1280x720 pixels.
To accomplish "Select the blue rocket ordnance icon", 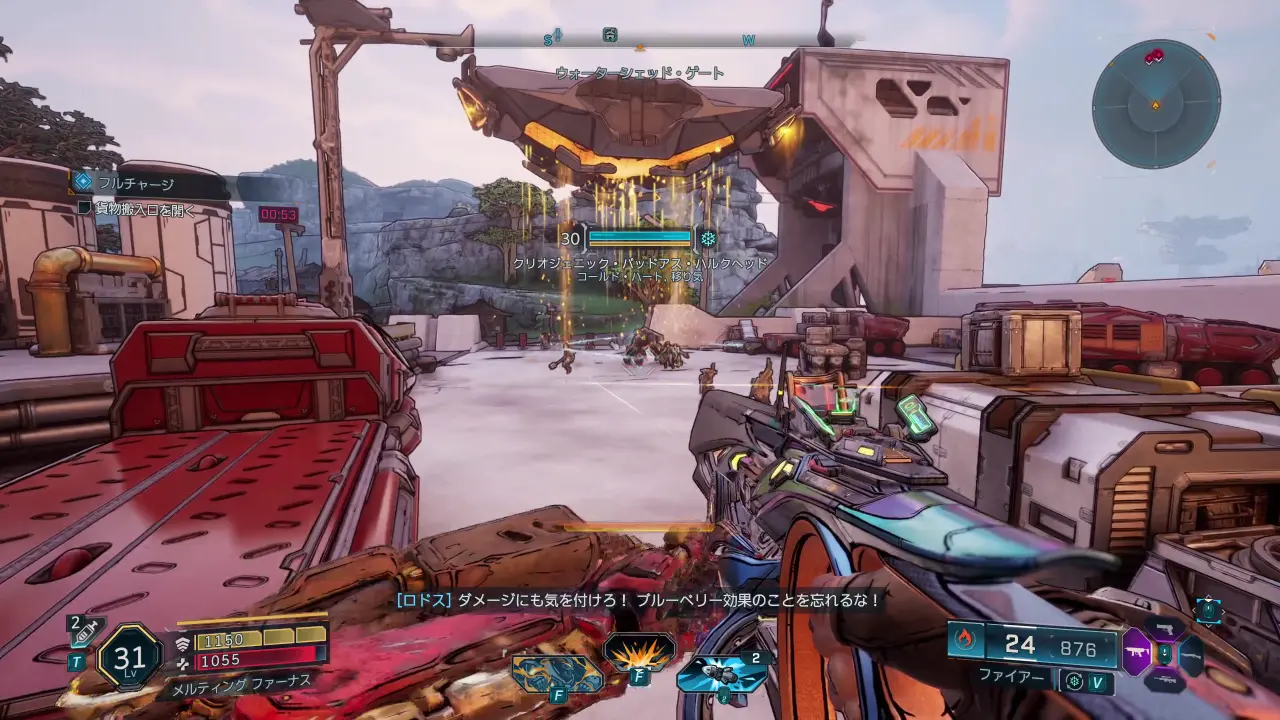I will point(721,673).
